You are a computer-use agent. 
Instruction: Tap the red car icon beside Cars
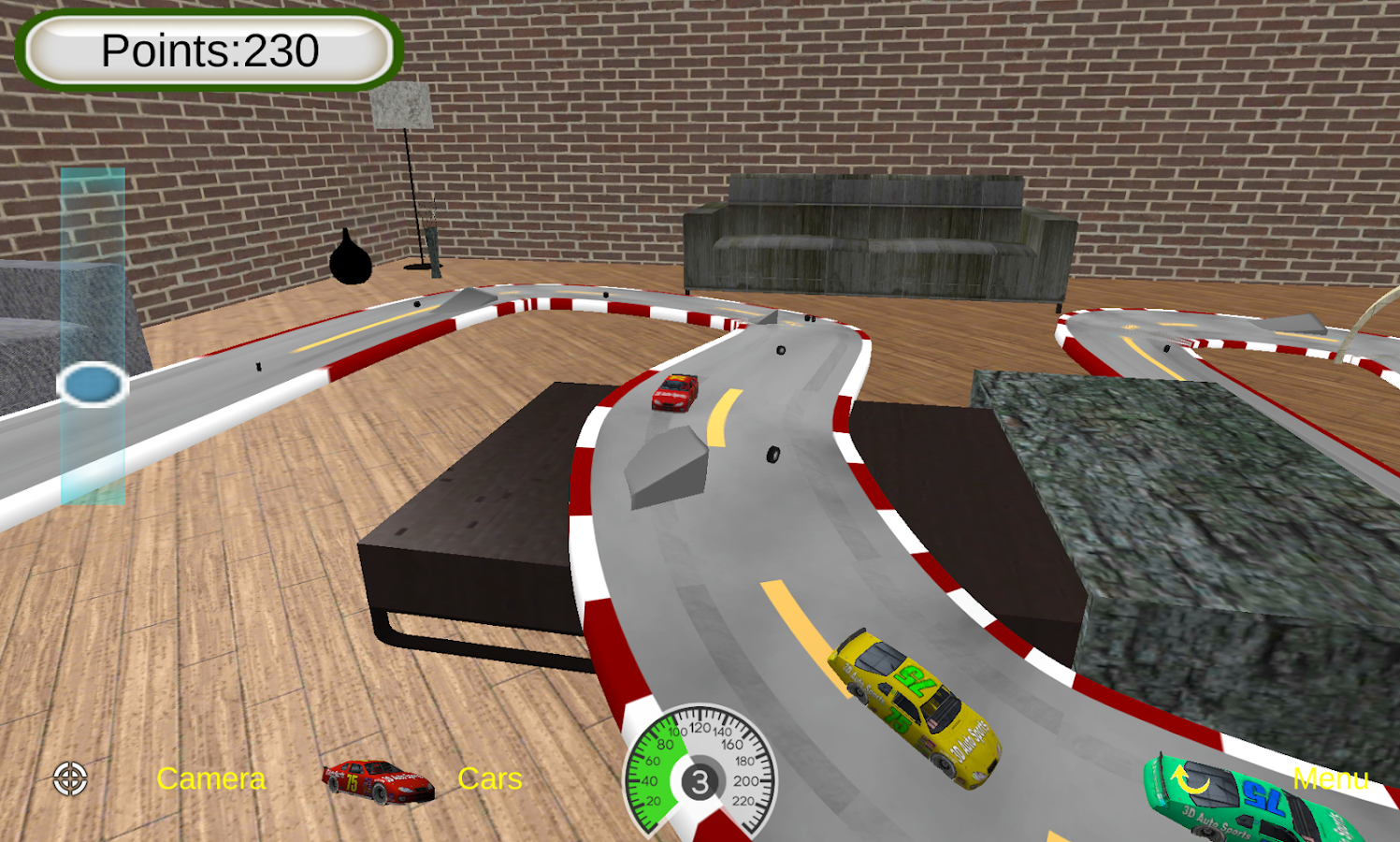coord(377,779)
